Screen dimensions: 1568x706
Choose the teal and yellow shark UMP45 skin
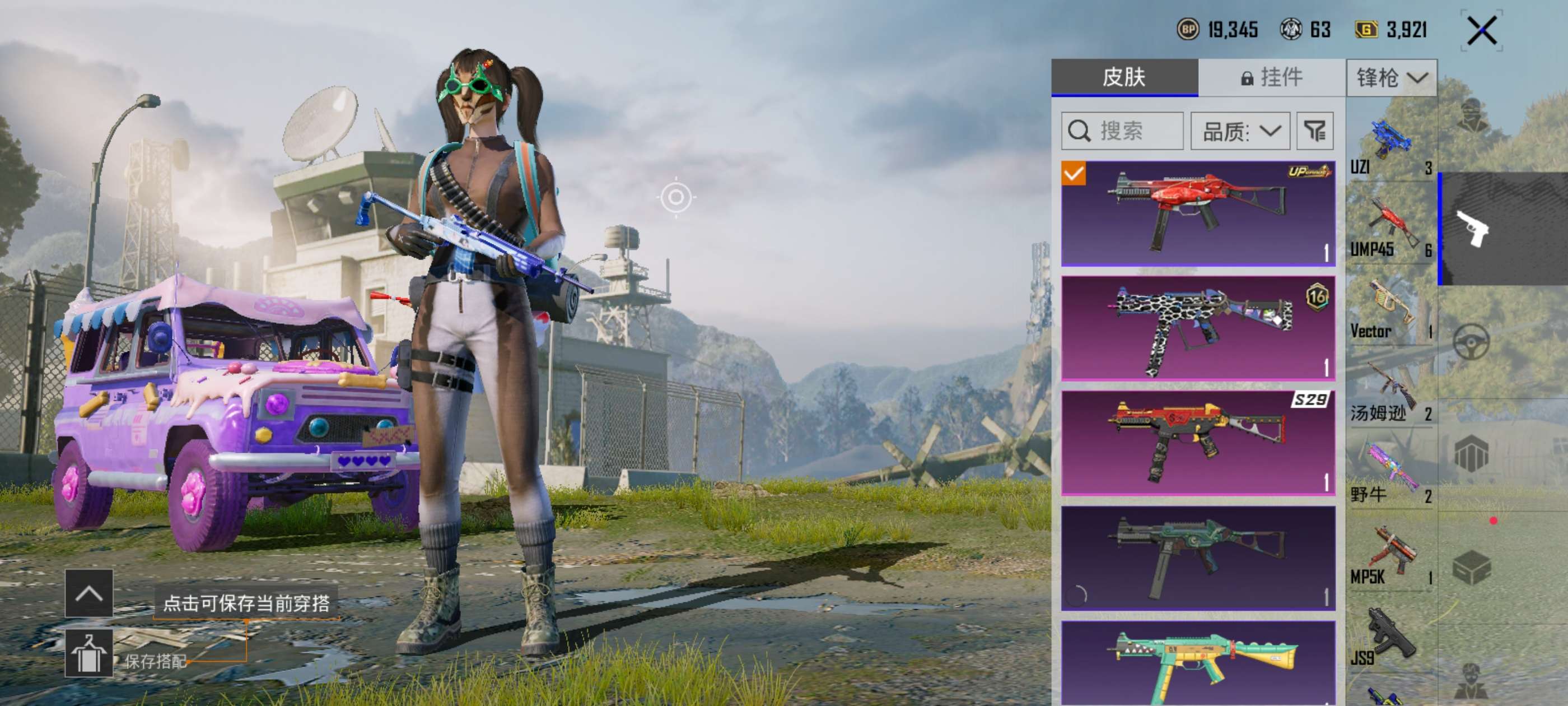1197,663
